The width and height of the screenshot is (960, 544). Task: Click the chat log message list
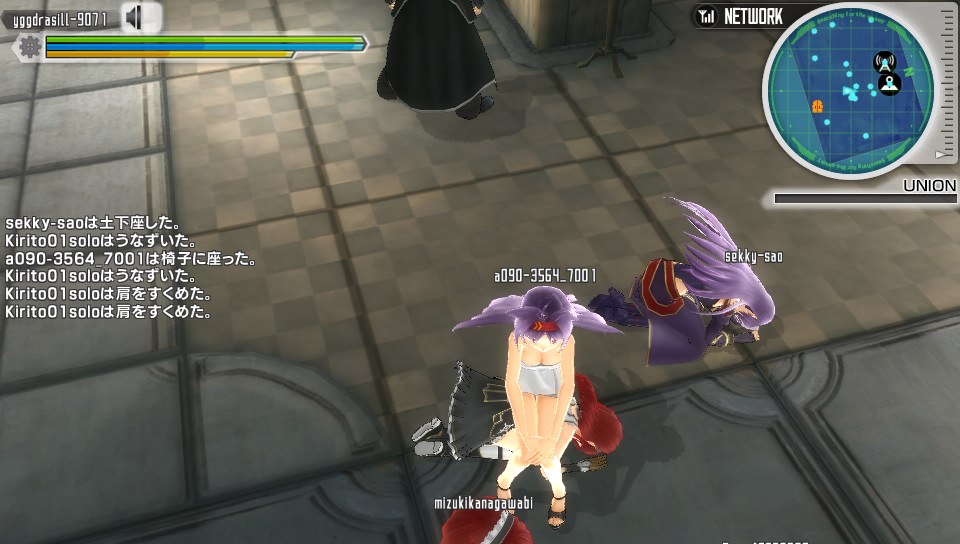click(x=108, y=267)
